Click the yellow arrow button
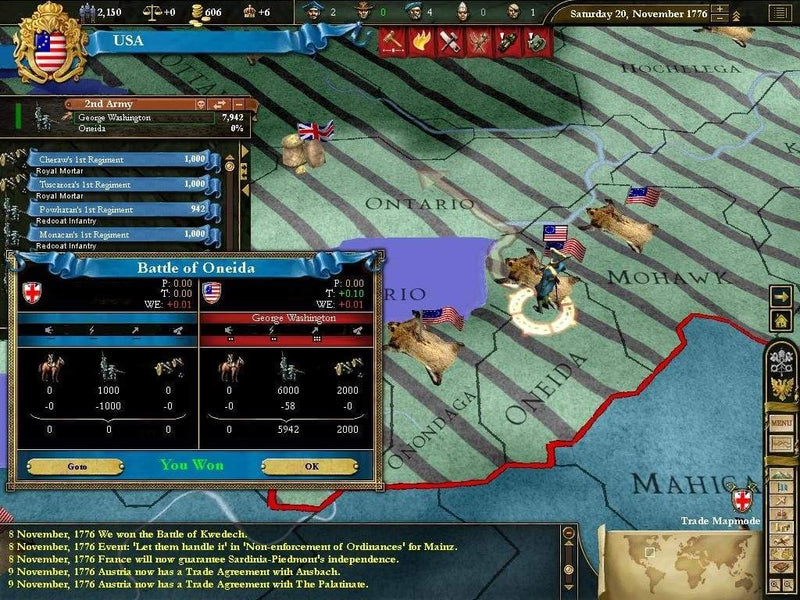The width and height of the screenshot is (800, 600). [x=781, y=297]
